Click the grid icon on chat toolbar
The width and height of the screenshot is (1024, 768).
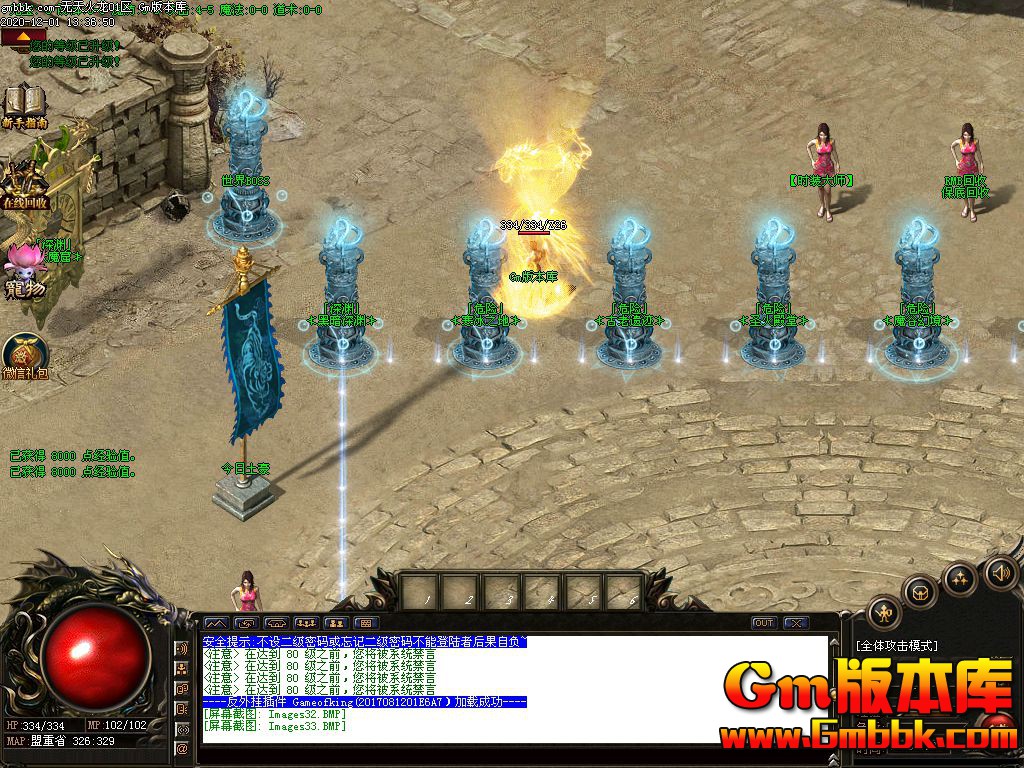365,623
